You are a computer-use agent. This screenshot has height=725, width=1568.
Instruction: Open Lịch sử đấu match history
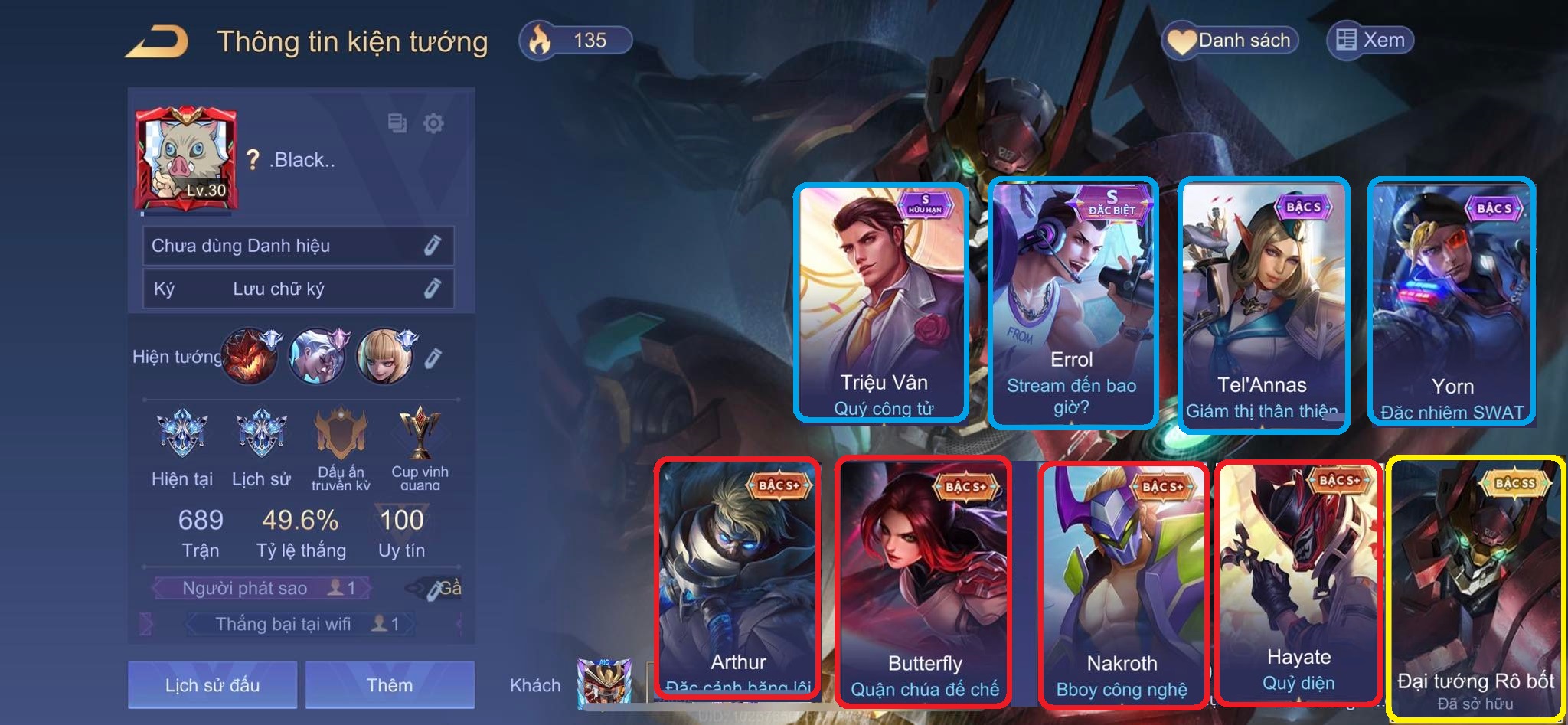tap(212, 684)
